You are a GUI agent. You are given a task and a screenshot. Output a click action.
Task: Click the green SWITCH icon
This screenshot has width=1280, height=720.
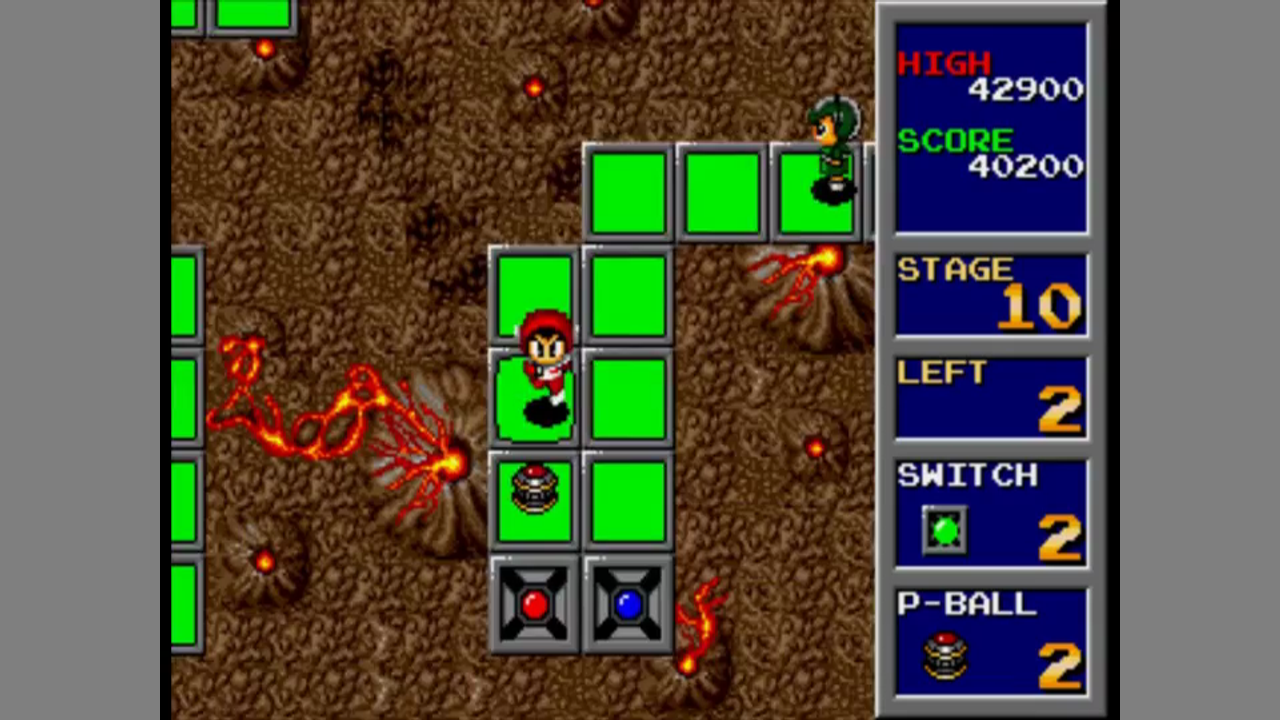point(945,531)
